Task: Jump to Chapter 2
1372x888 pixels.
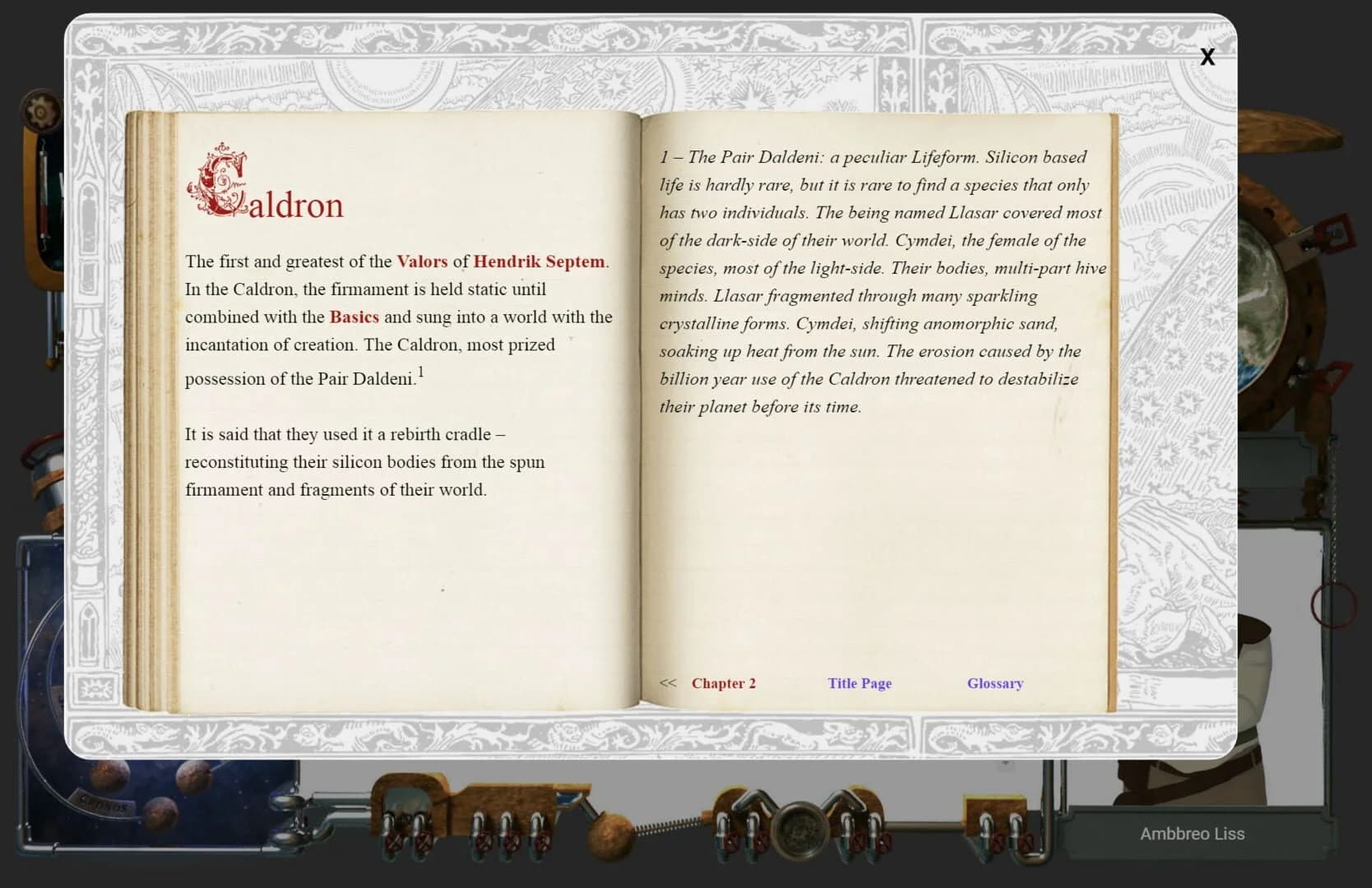Action: coord(723,683)
